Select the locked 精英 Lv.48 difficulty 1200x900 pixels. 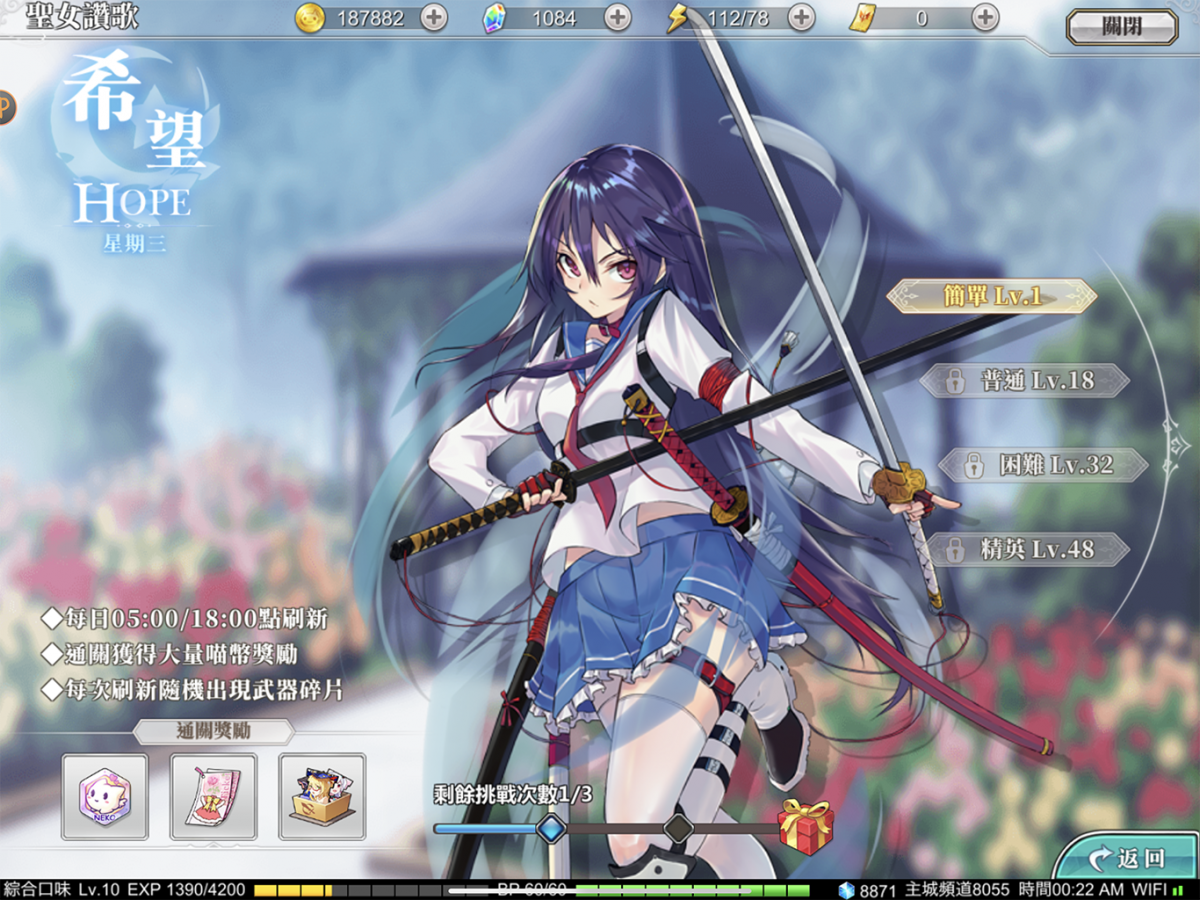coord(1028,549)
